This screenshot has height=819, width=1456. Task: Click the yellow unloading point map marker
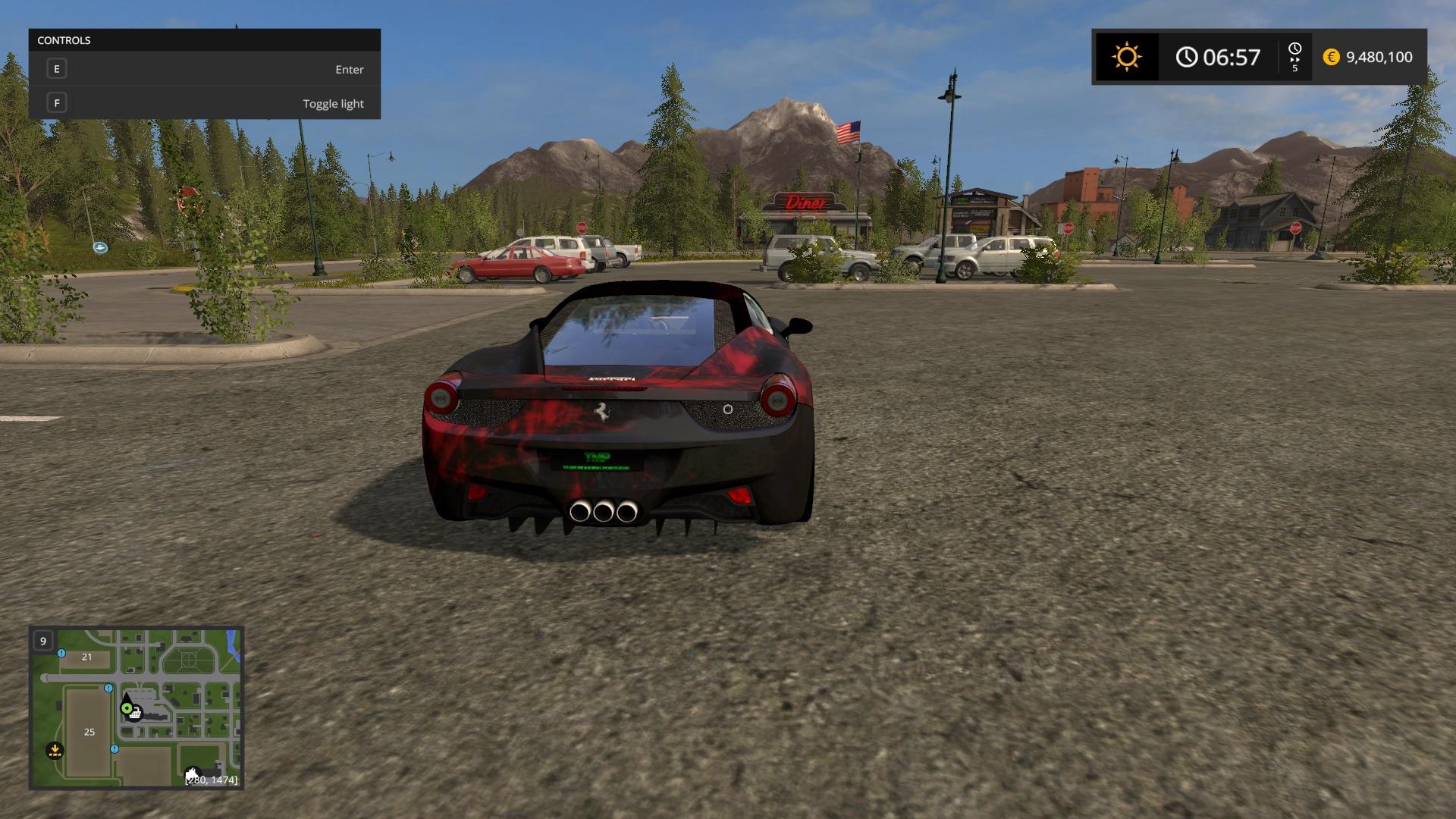coord(55,751)
